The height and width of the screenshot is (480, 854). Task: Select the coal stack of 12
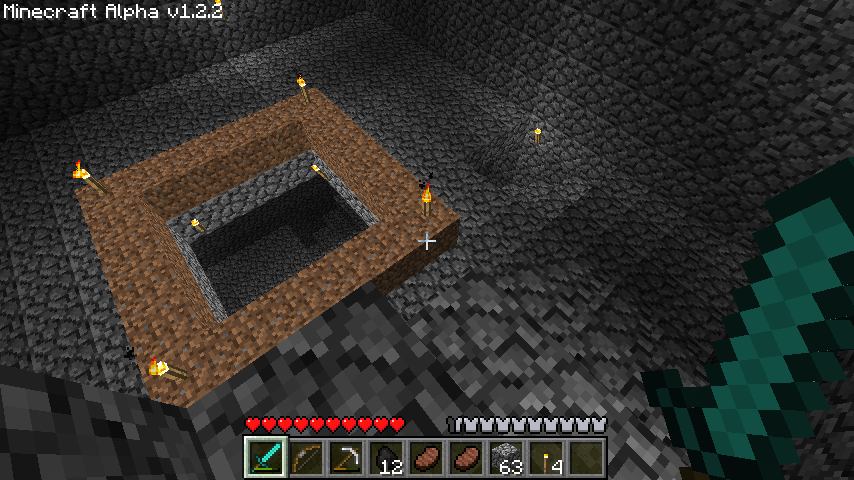click(386, 458)
